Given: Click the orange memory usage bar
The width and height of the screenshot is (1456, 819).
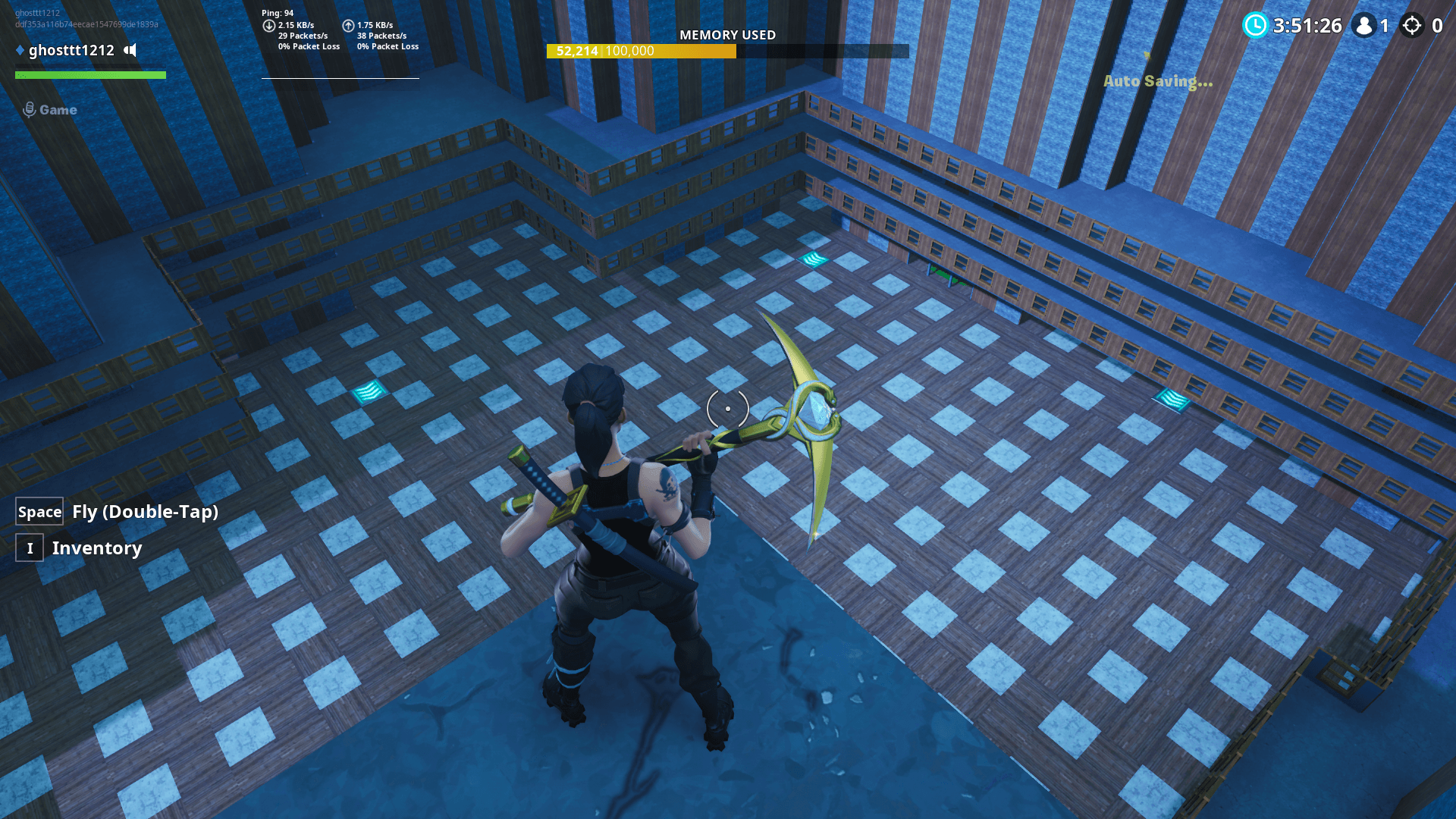Looking at the screenshot, I should pos(641,52).
